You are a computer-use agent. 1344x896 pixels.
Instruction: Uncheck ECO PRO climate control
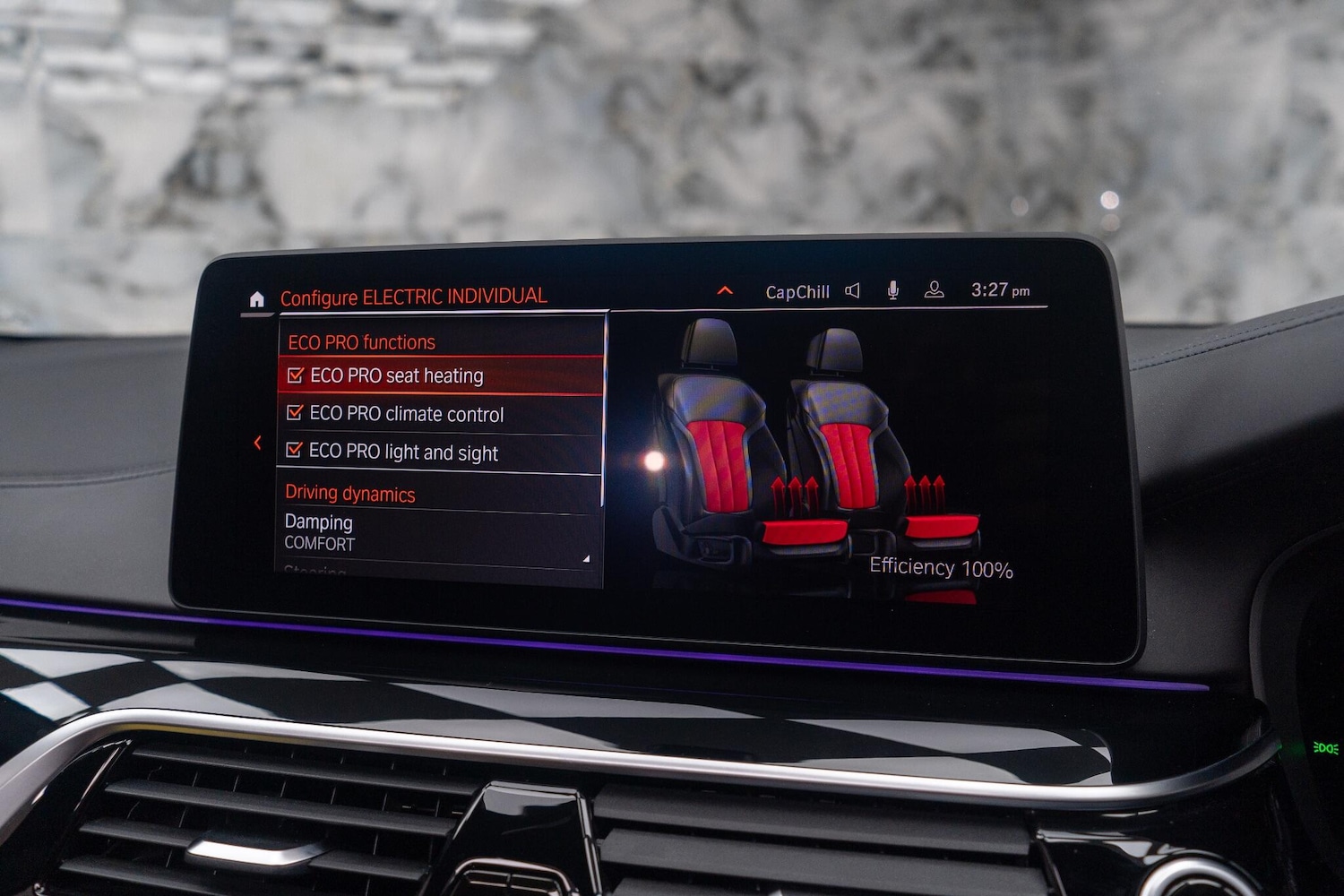tap(295, 413)
